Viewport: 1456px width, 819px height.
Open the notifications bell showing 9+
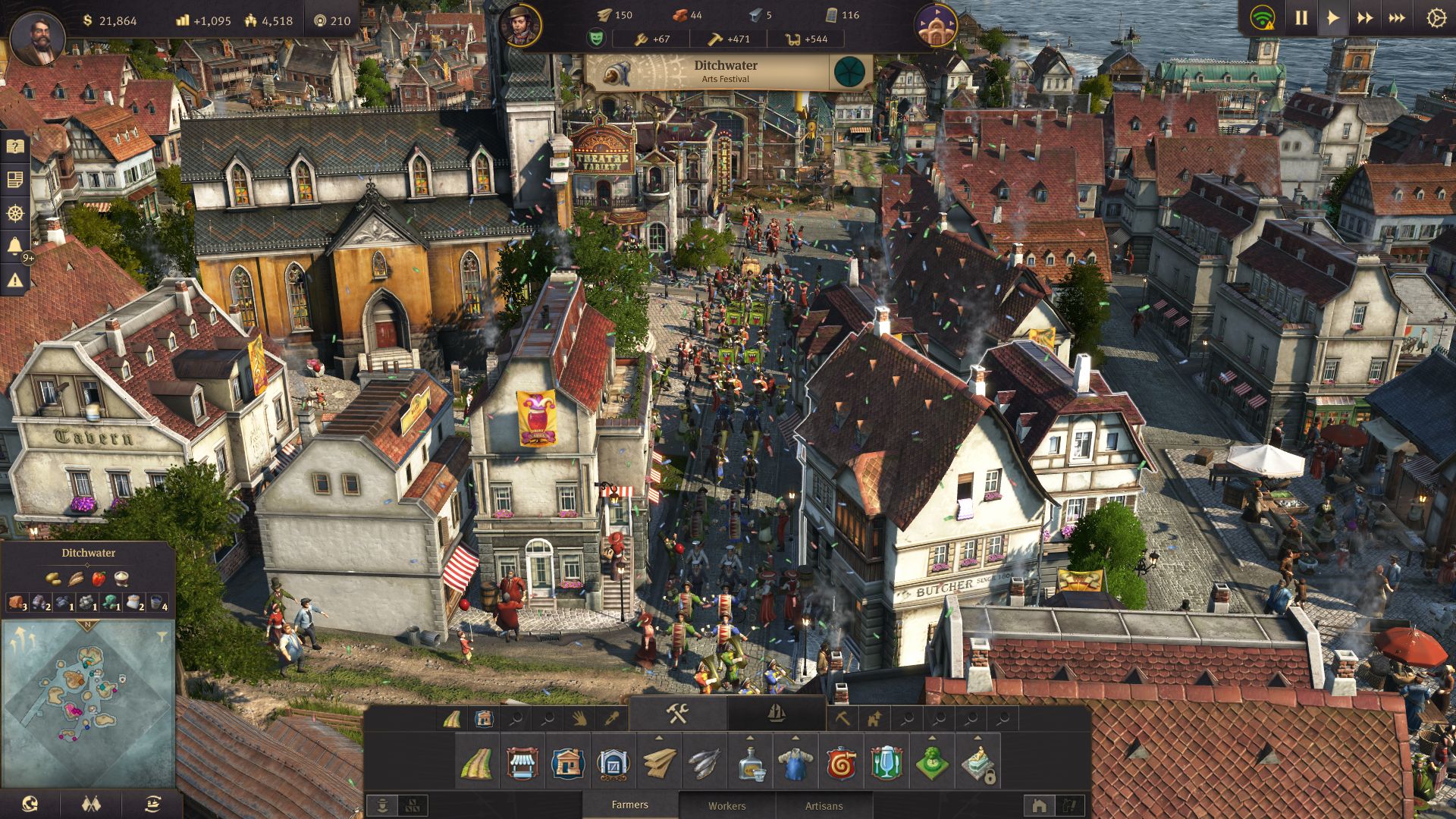coord(15,244)
